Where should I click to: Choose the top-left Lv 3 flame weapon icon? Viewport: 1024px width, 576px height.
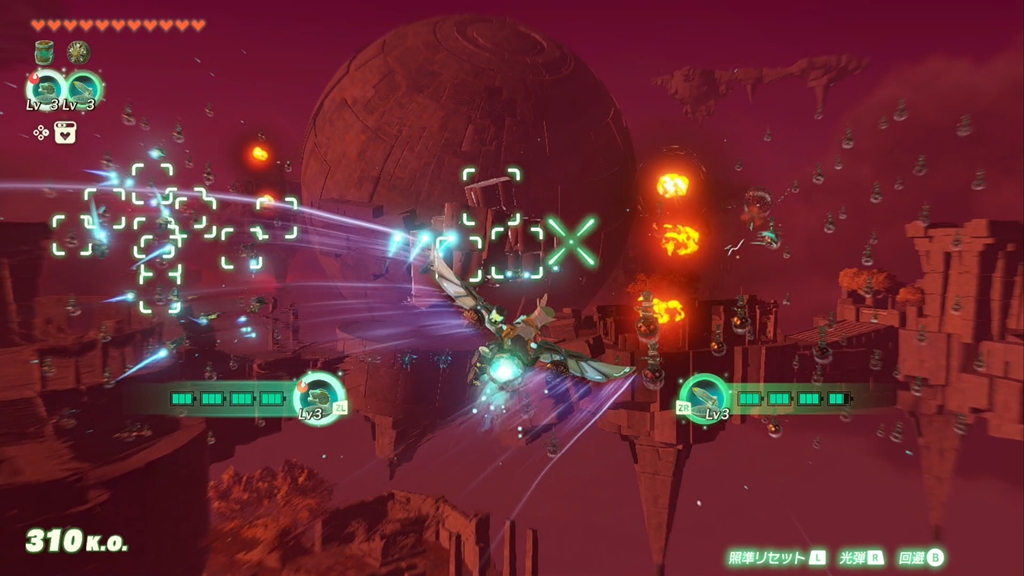point(46,87)
